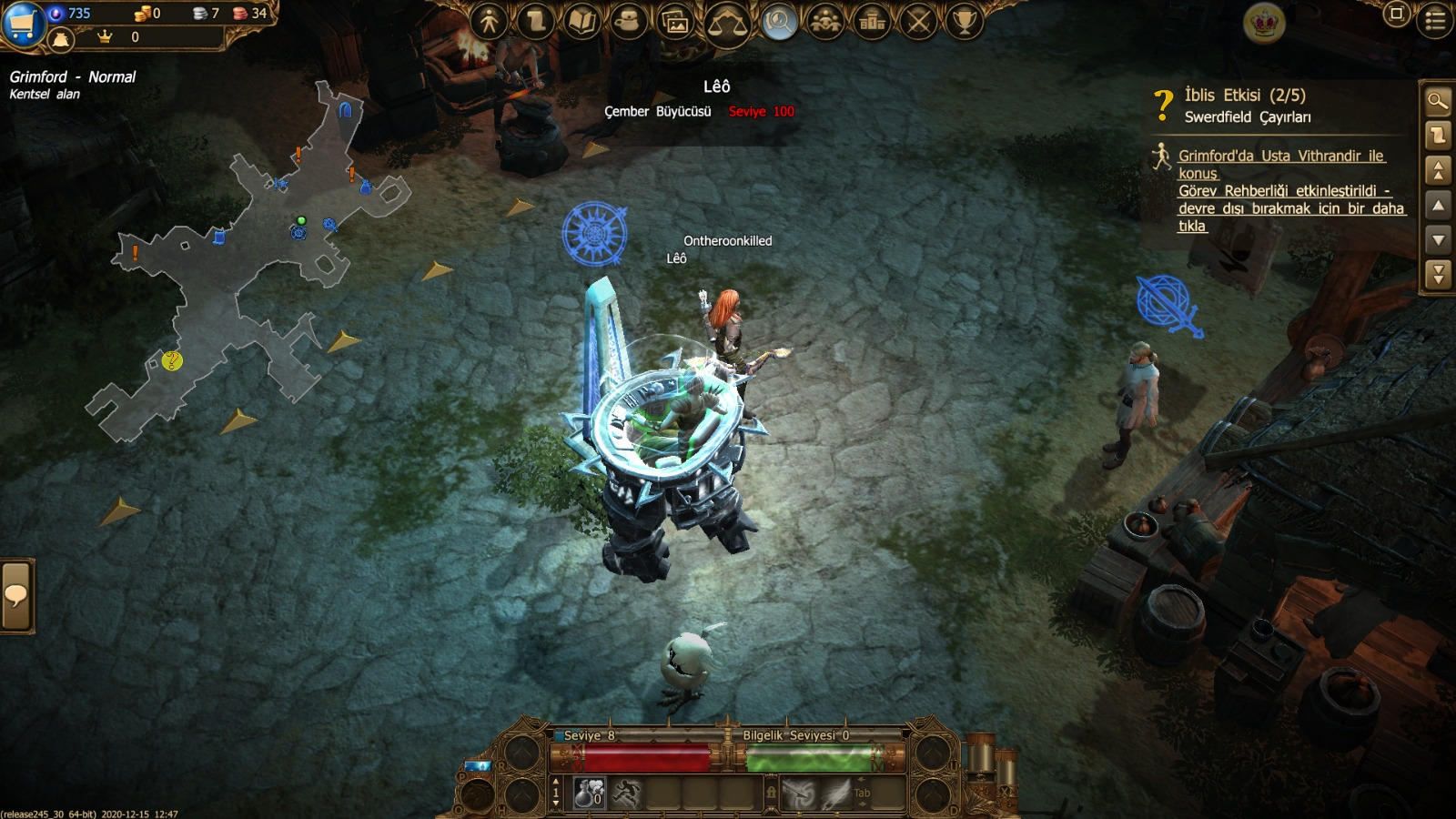Click the gold crown premium icon

[1264, 24]
